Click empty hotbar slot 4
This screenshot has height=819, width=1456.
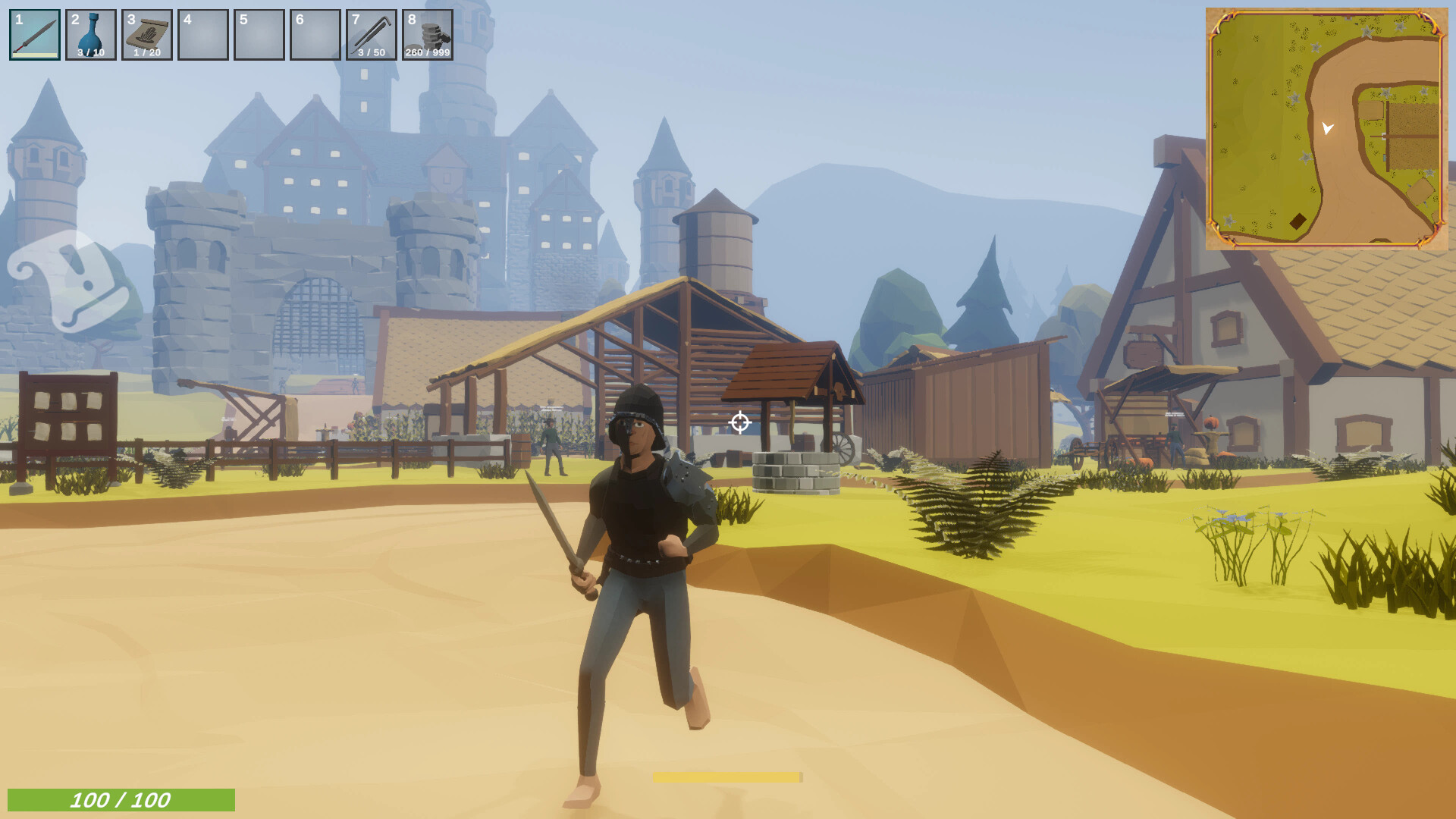(202, 34)
